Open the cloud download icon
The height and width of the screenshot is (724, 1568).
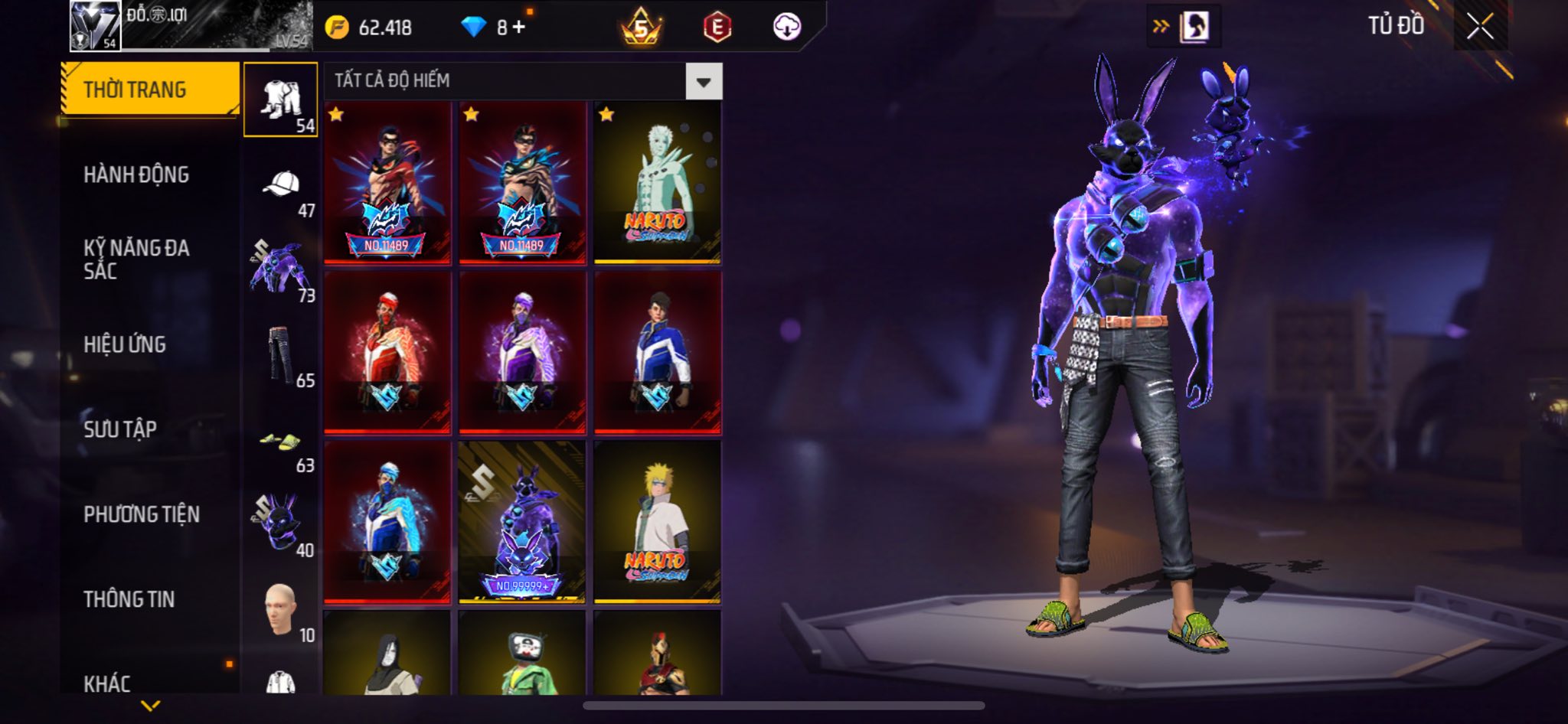(x=786, y=28)
